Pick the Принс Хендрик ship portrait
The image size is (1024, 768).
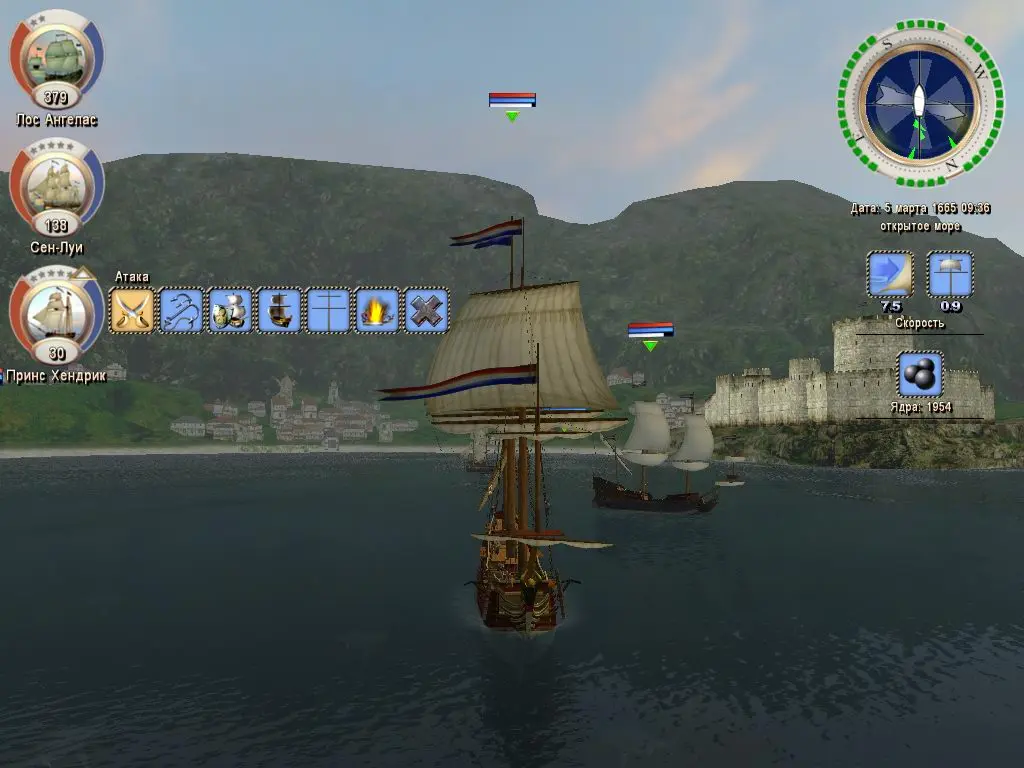(x=57, y=313)
